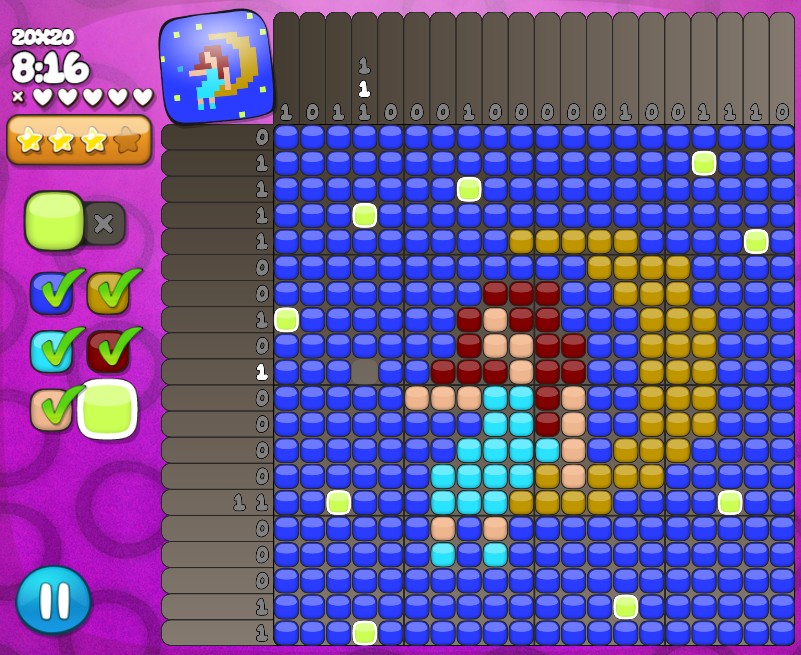
Task: Choose the peach skin-tone color swatch
Action: (50, 408)
